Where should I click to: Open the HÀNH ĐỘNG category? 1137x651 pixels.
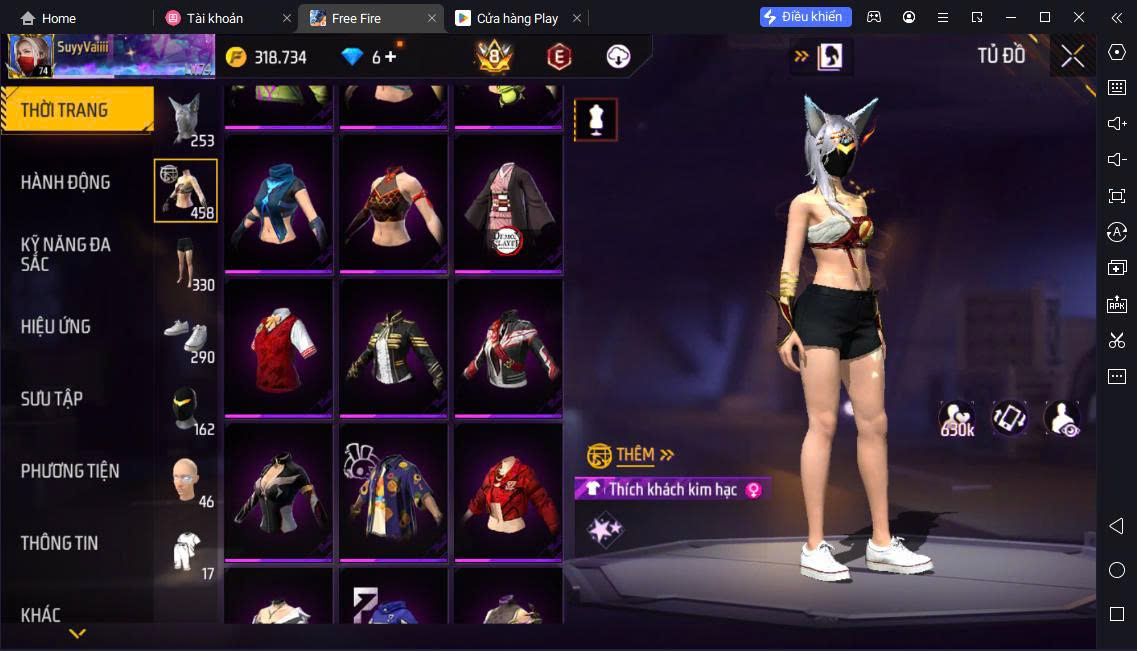66,182
